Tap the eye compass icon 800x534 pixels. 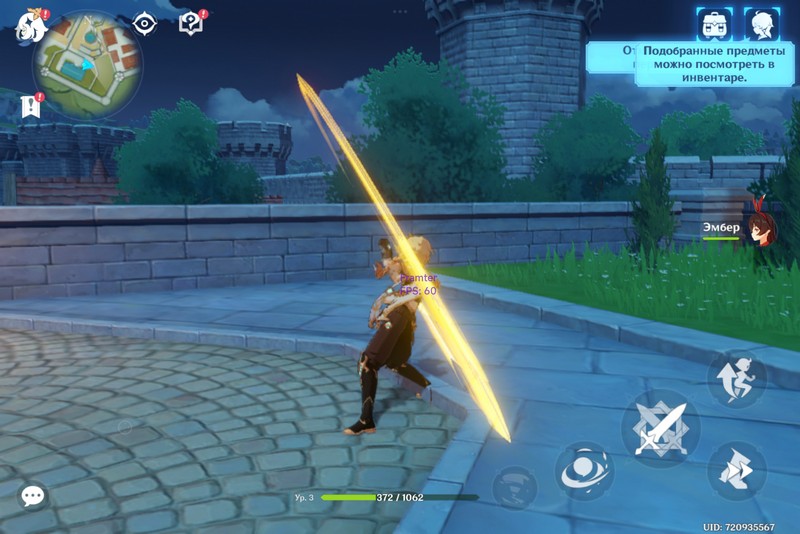(145, 24)
